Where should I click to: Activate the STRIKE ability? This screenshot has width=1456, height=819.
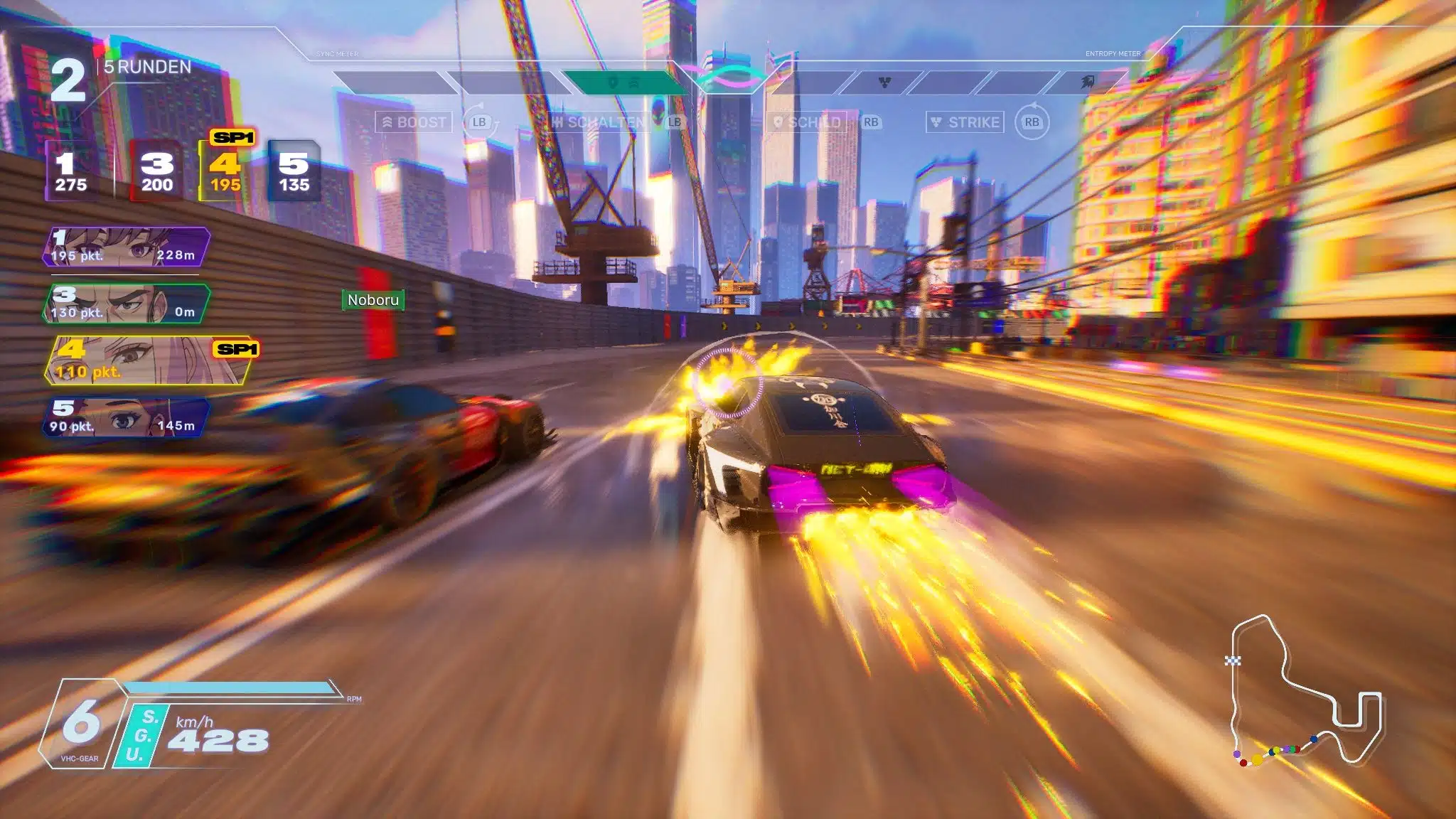click(x=965, y=122)
